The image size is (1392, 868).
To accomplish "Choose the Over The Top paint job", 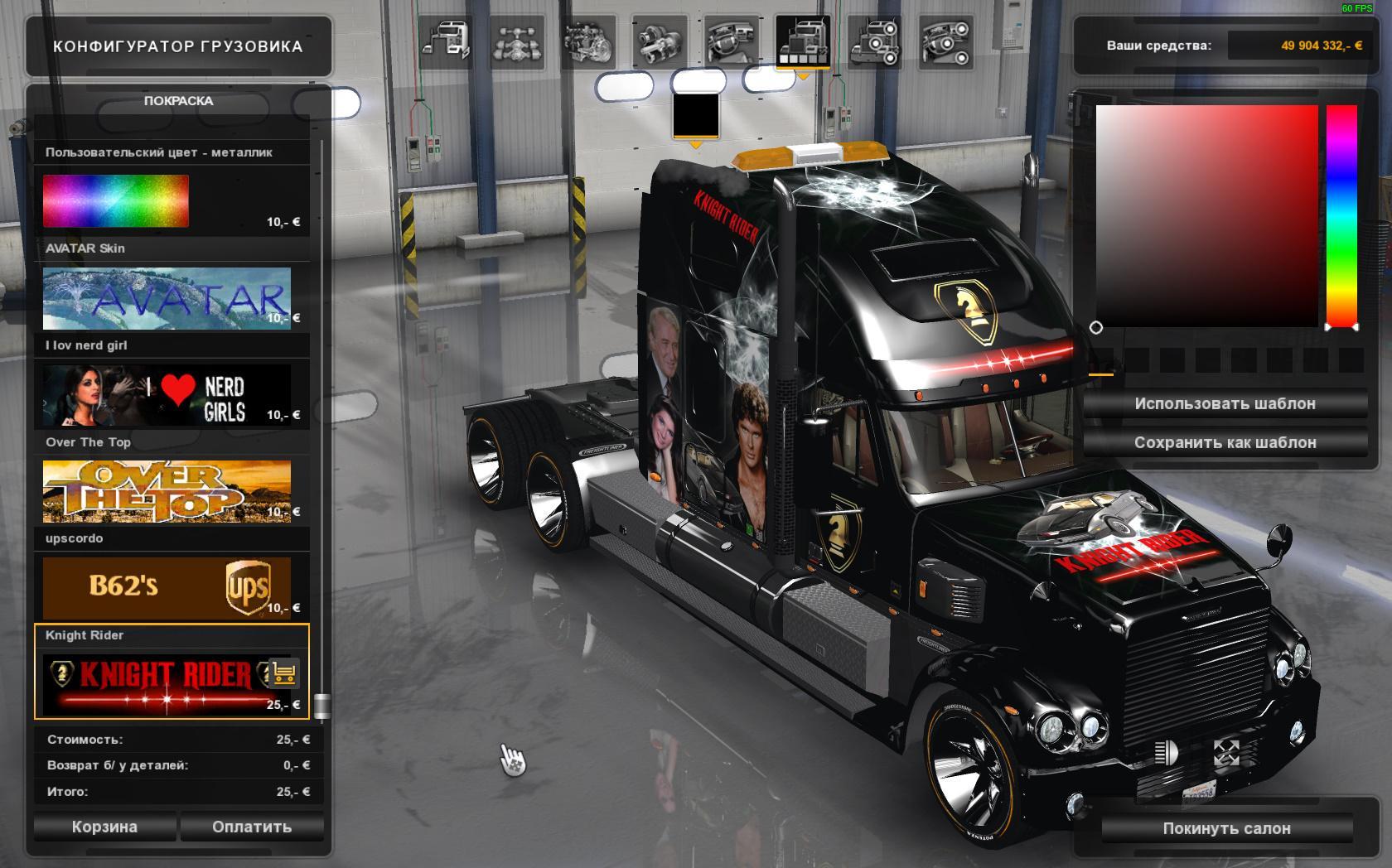I will [167, 492].
